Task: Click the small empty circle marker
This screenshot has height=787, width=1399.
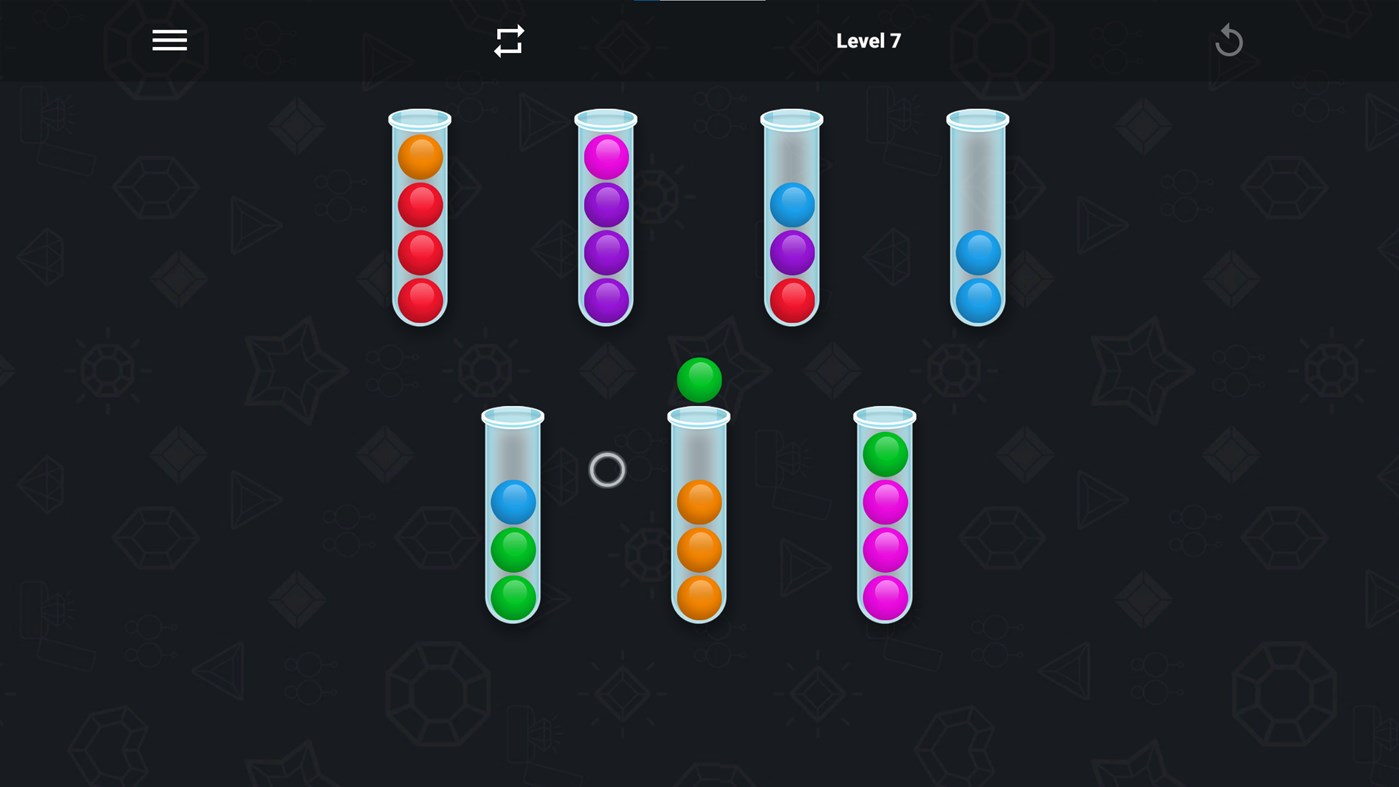Action: (606, 470)
